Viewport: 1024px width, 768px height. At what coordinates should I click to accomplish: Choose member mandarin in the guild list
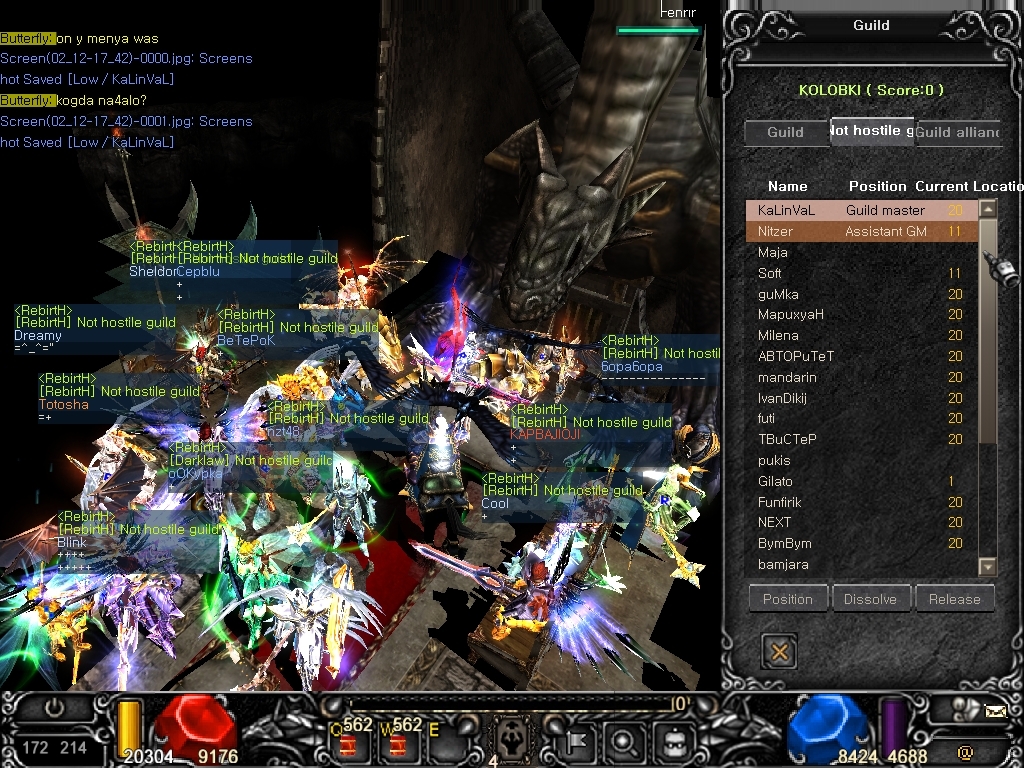787,378
